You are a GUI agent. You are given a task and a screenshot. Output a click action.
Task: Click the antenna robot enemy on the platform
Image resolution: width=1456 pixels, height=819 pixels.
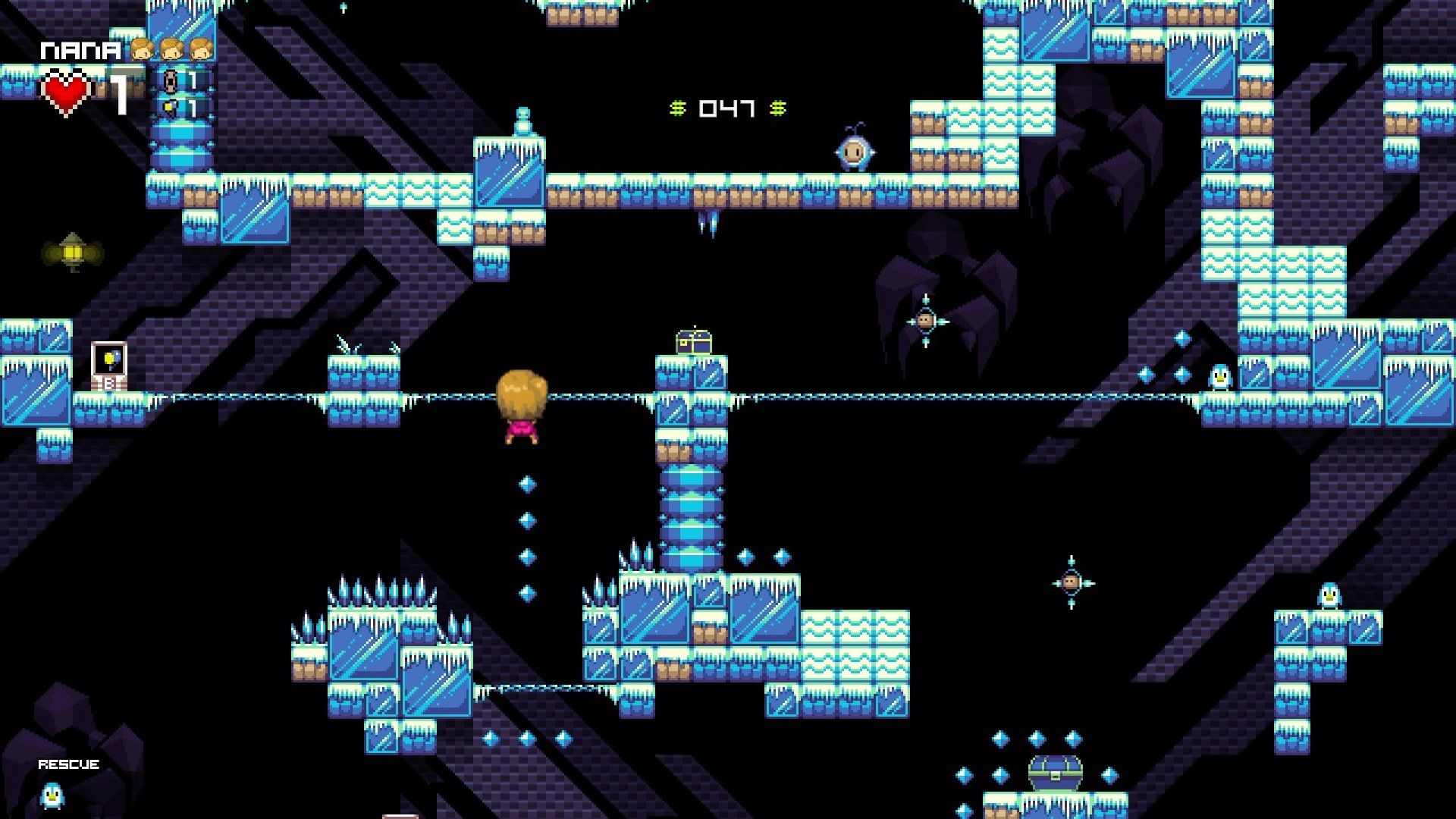coord(852,152)
